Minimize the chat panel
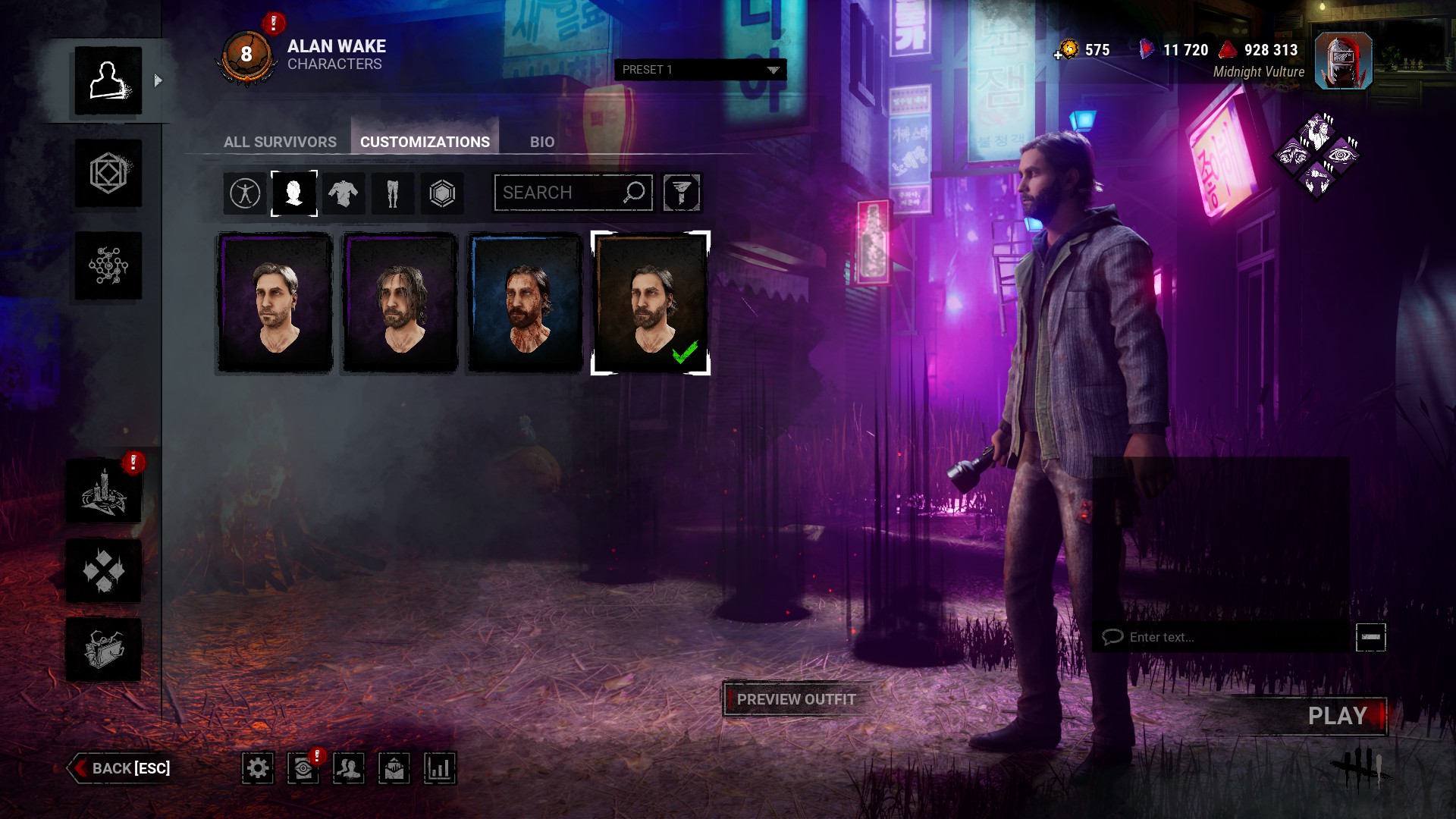The width and height of the screenshot is (1456, 819). pyautogui.click(x=1370, y=637)
